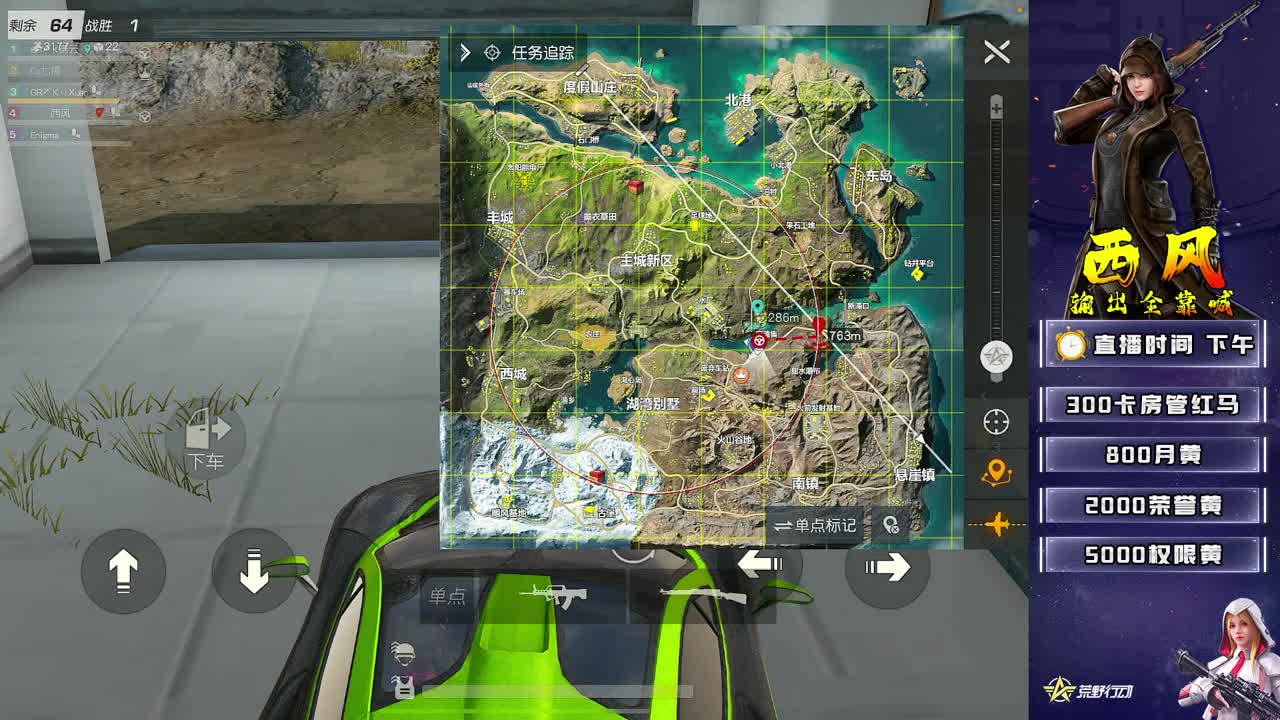Click the right strafe arrow icon

(889, 568)
